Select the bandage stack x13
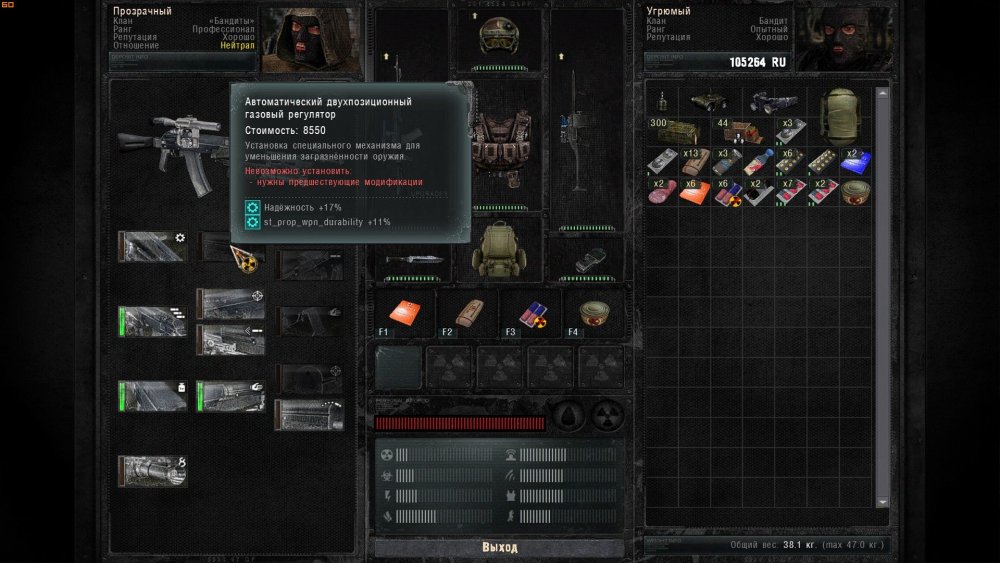The width and height of the screenshot is (1000, 563). tap(695, 163)
